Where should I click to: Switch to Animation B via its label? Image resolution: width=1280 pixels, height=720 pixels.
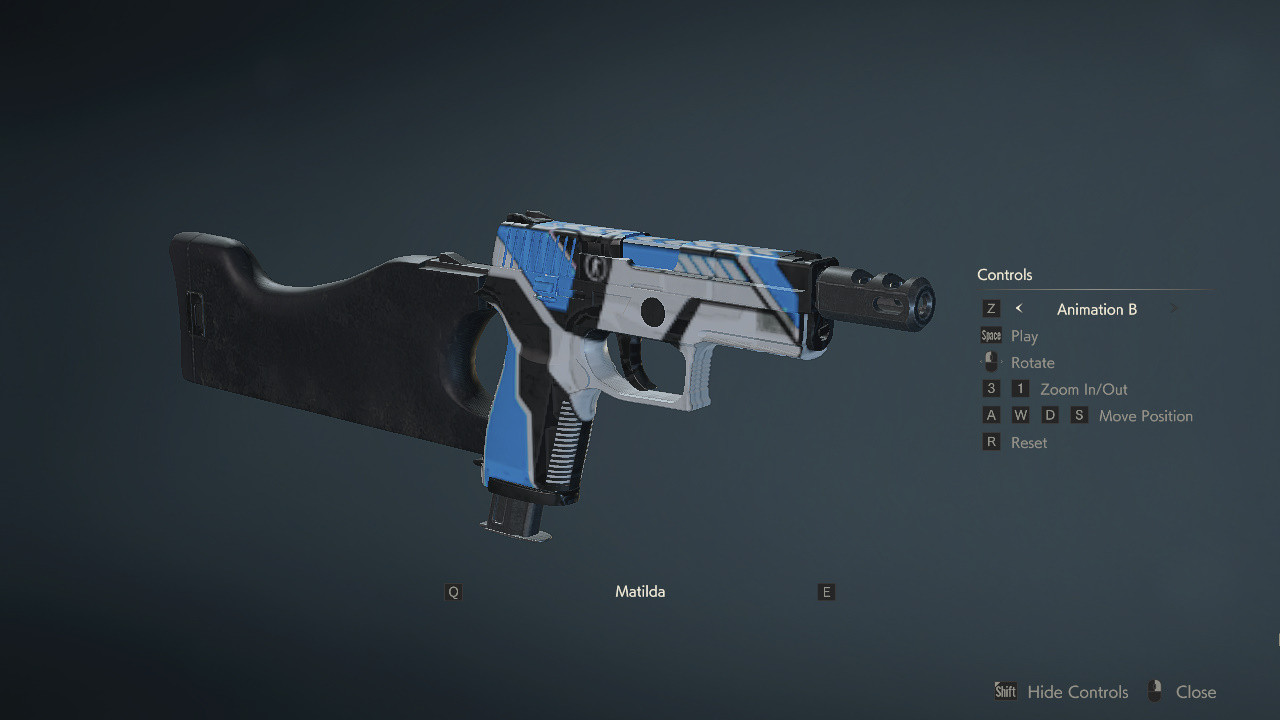(1096, 309)
